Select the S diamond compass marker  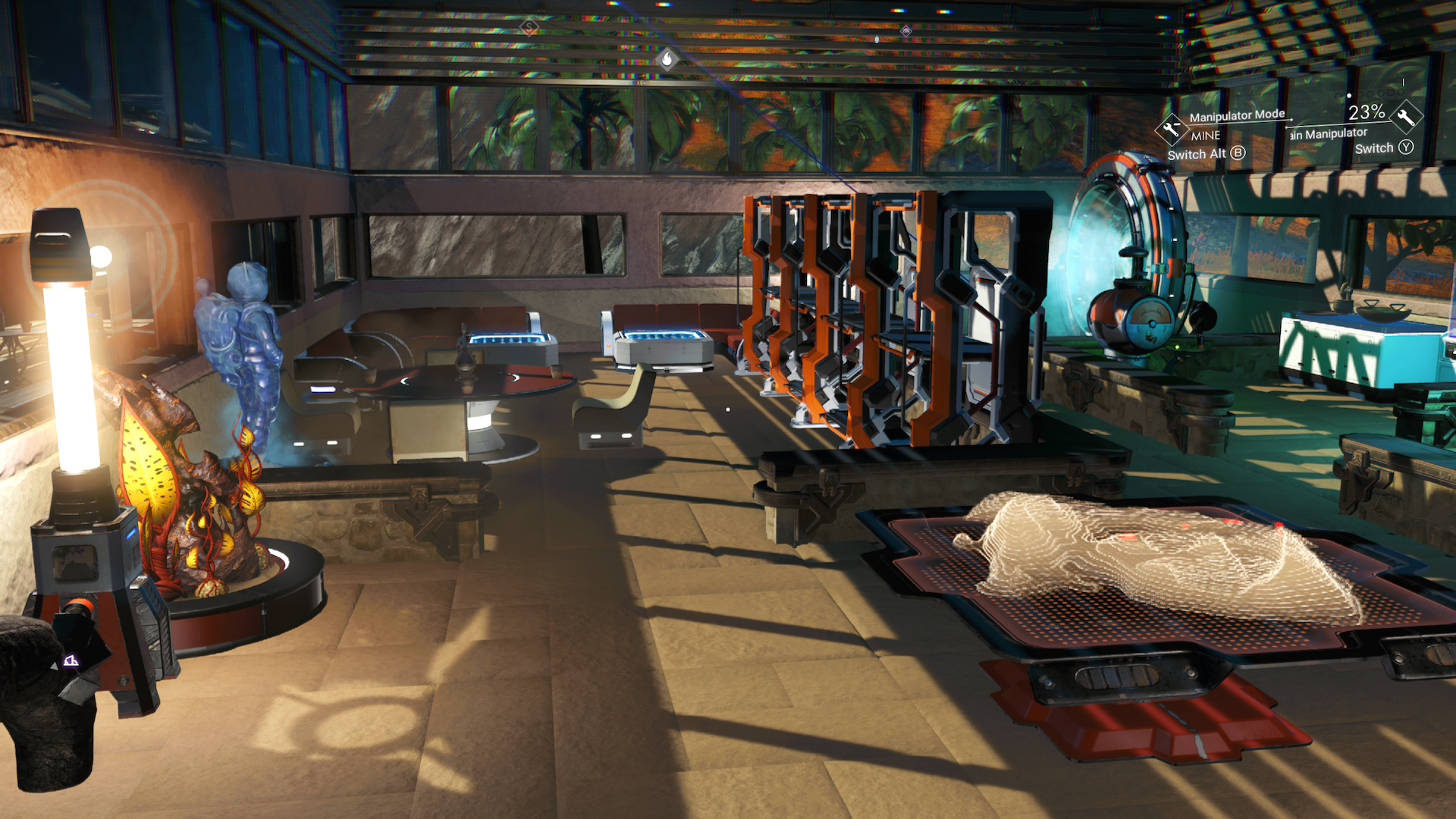(x=529, y=27)
